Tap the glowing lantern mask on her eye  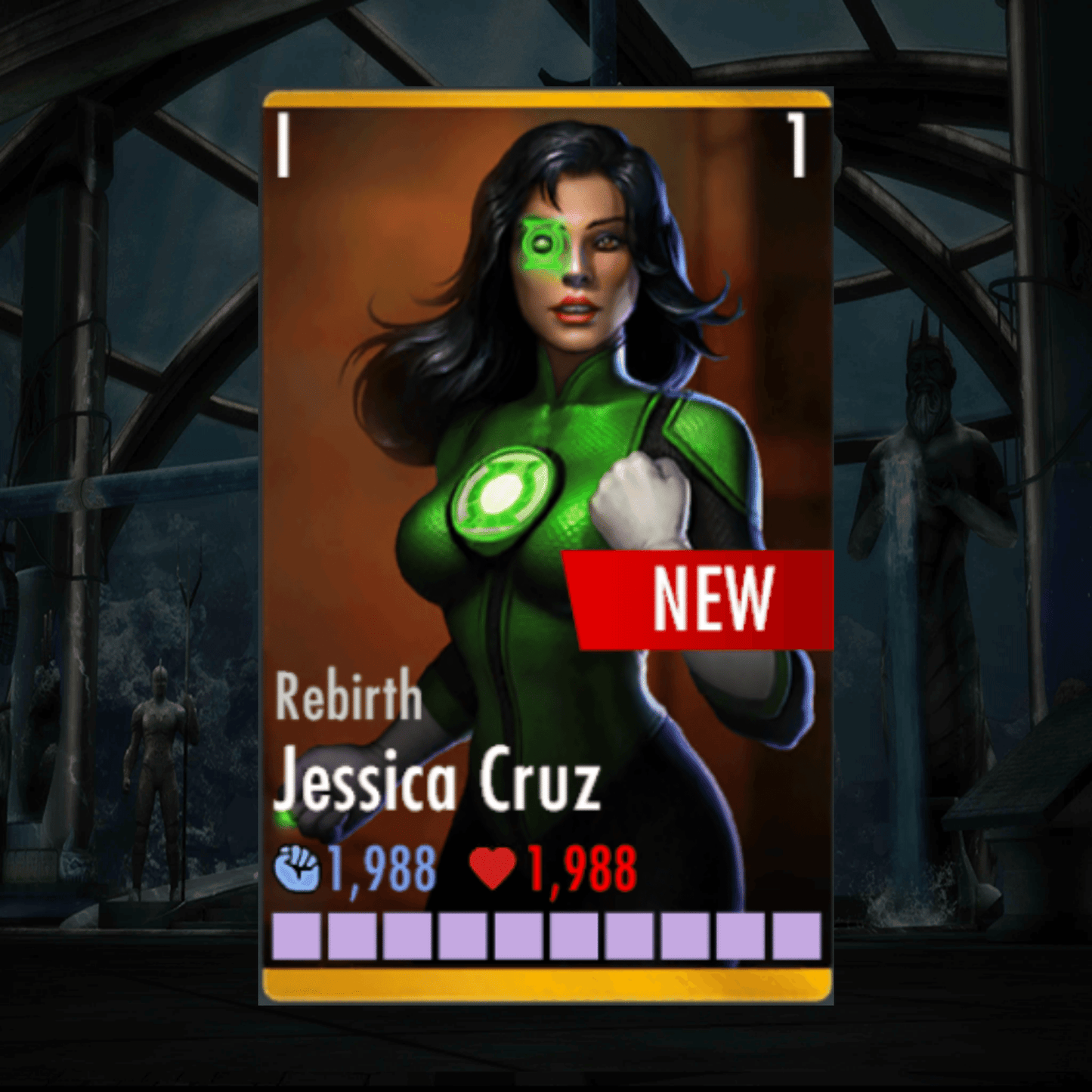[546, 243]
